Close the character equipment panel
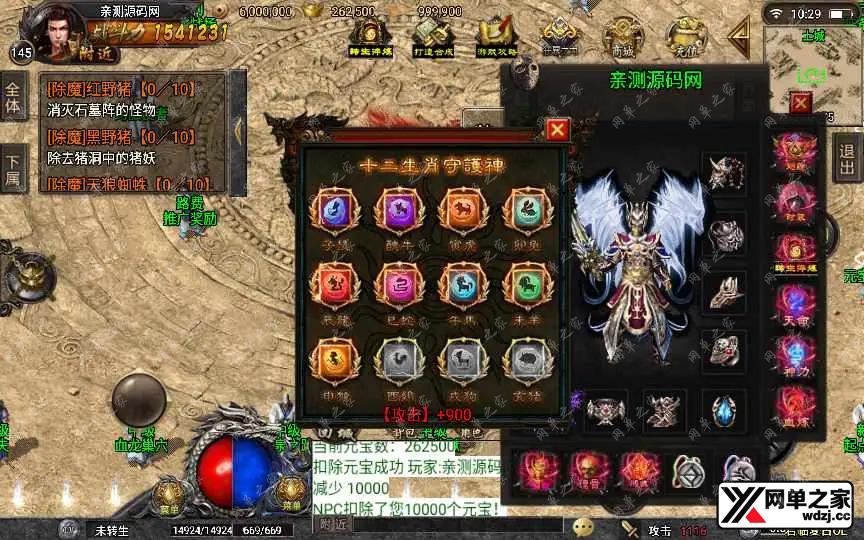This screenshot has height=540, width=864. 800,102
